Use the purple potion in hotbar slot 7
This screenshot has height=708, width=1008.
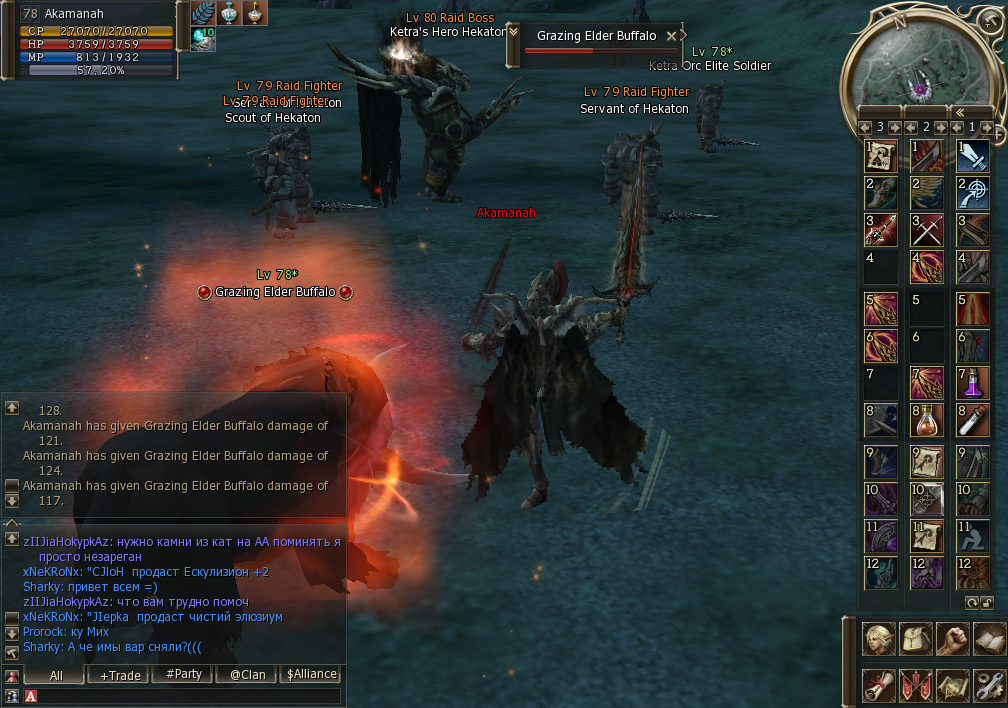[973, 383]
